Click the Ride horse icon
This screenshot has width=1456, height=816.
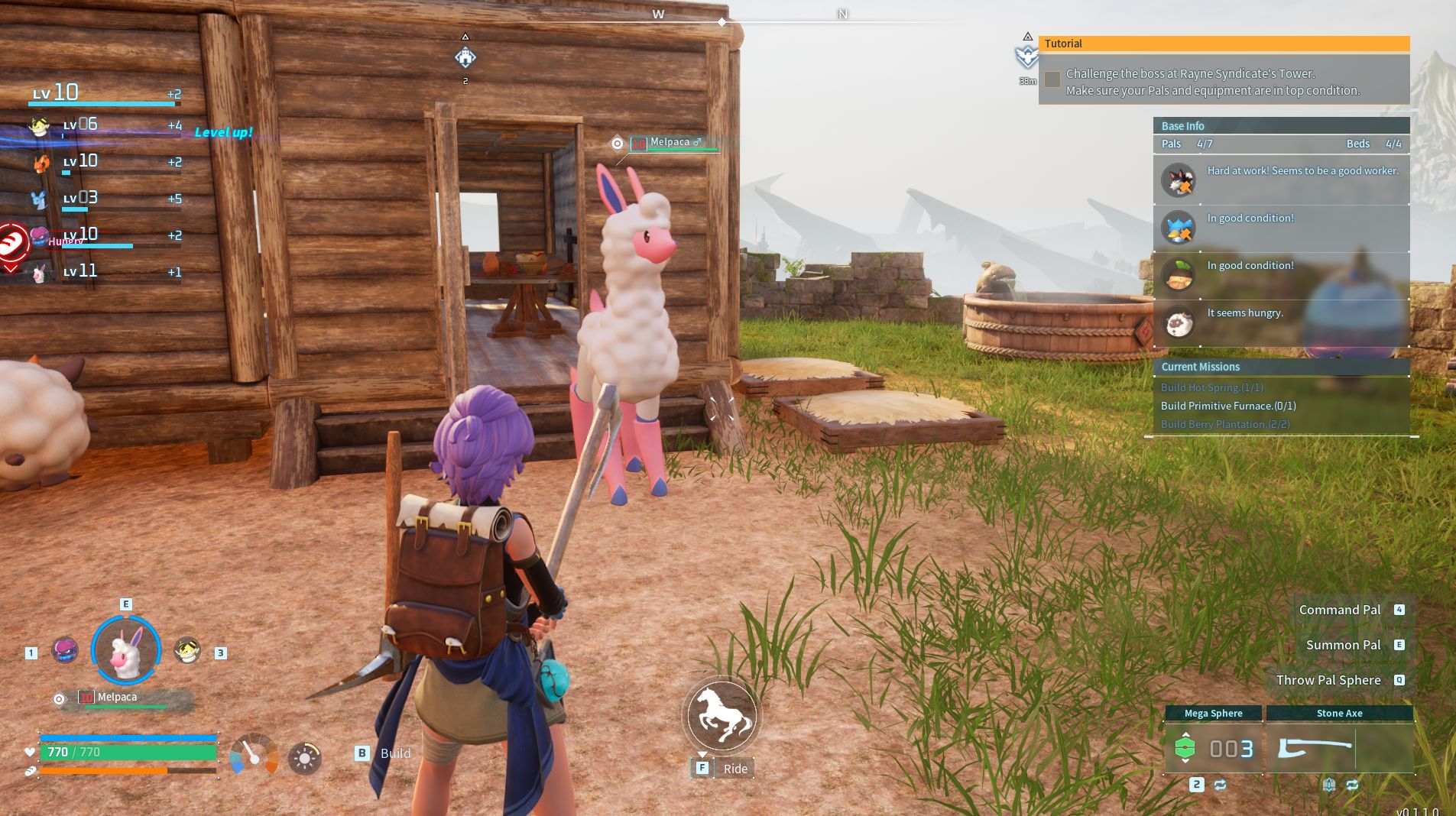coord(722,715)
